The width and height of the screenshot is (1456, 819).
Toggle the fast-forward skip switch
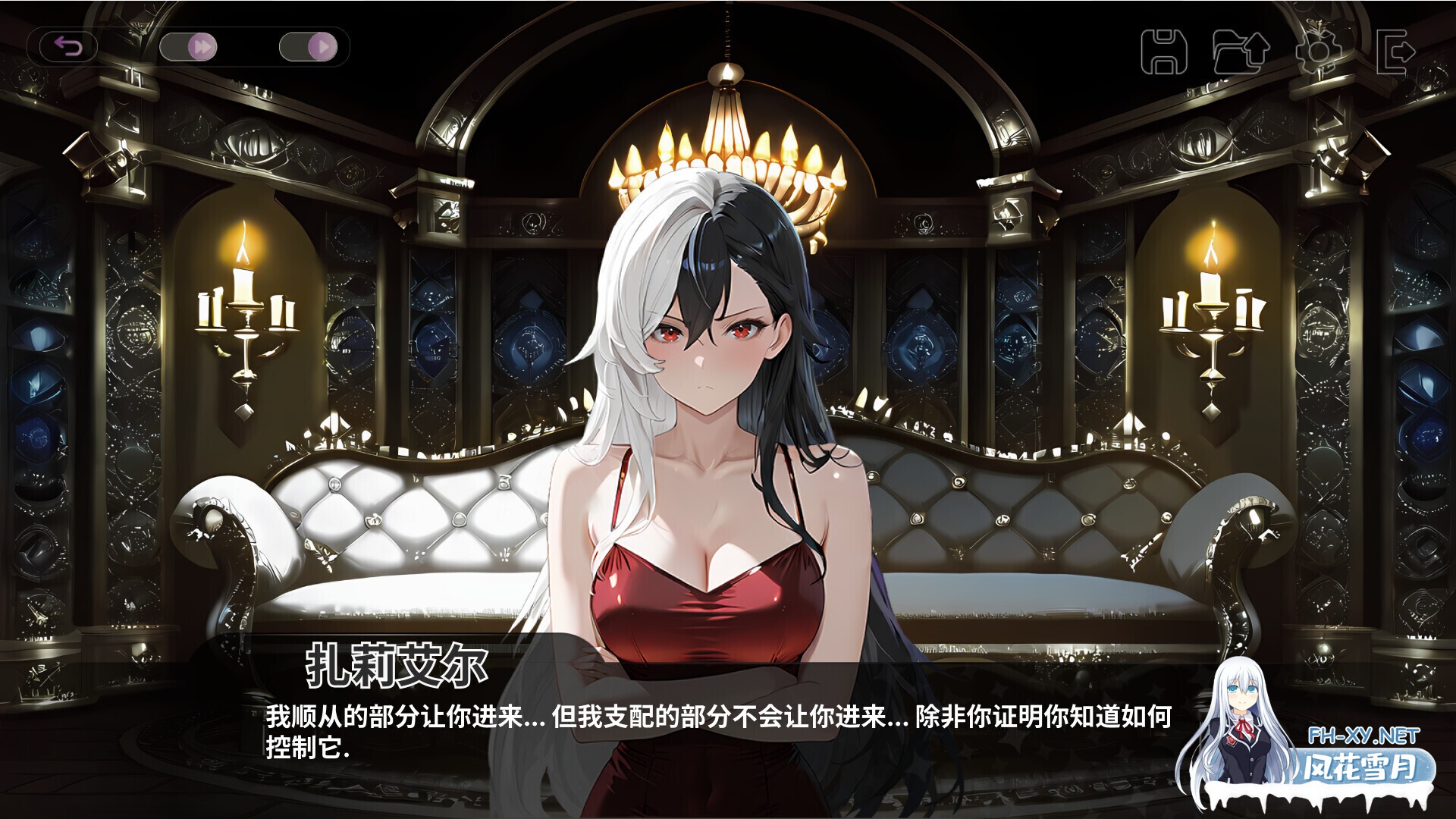click(188, 48)
